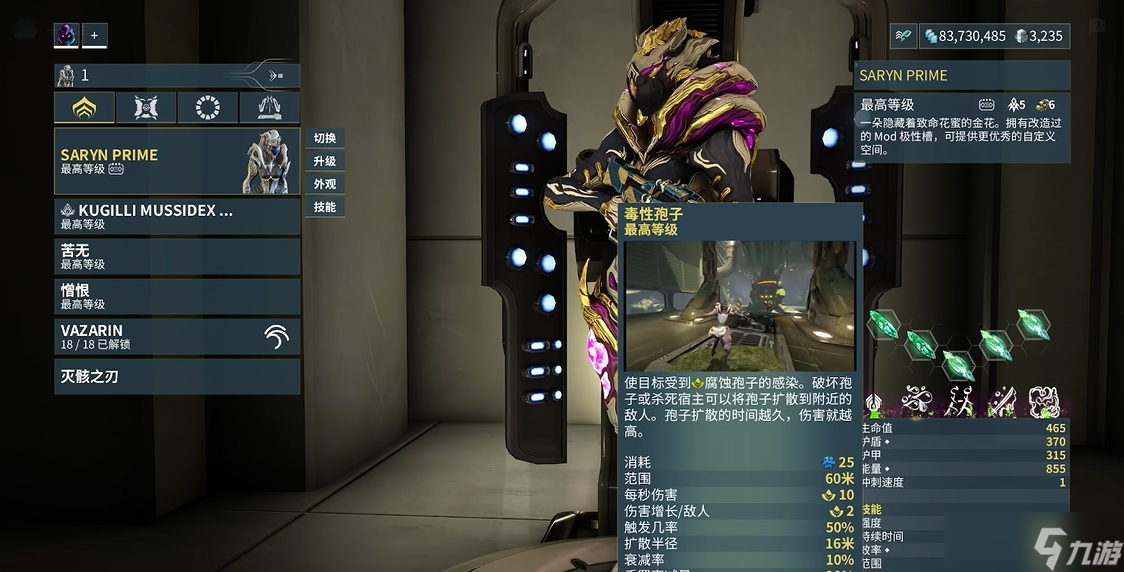Select the Miasma ability icon
1124x572 pixels.
pos(1043,402)
